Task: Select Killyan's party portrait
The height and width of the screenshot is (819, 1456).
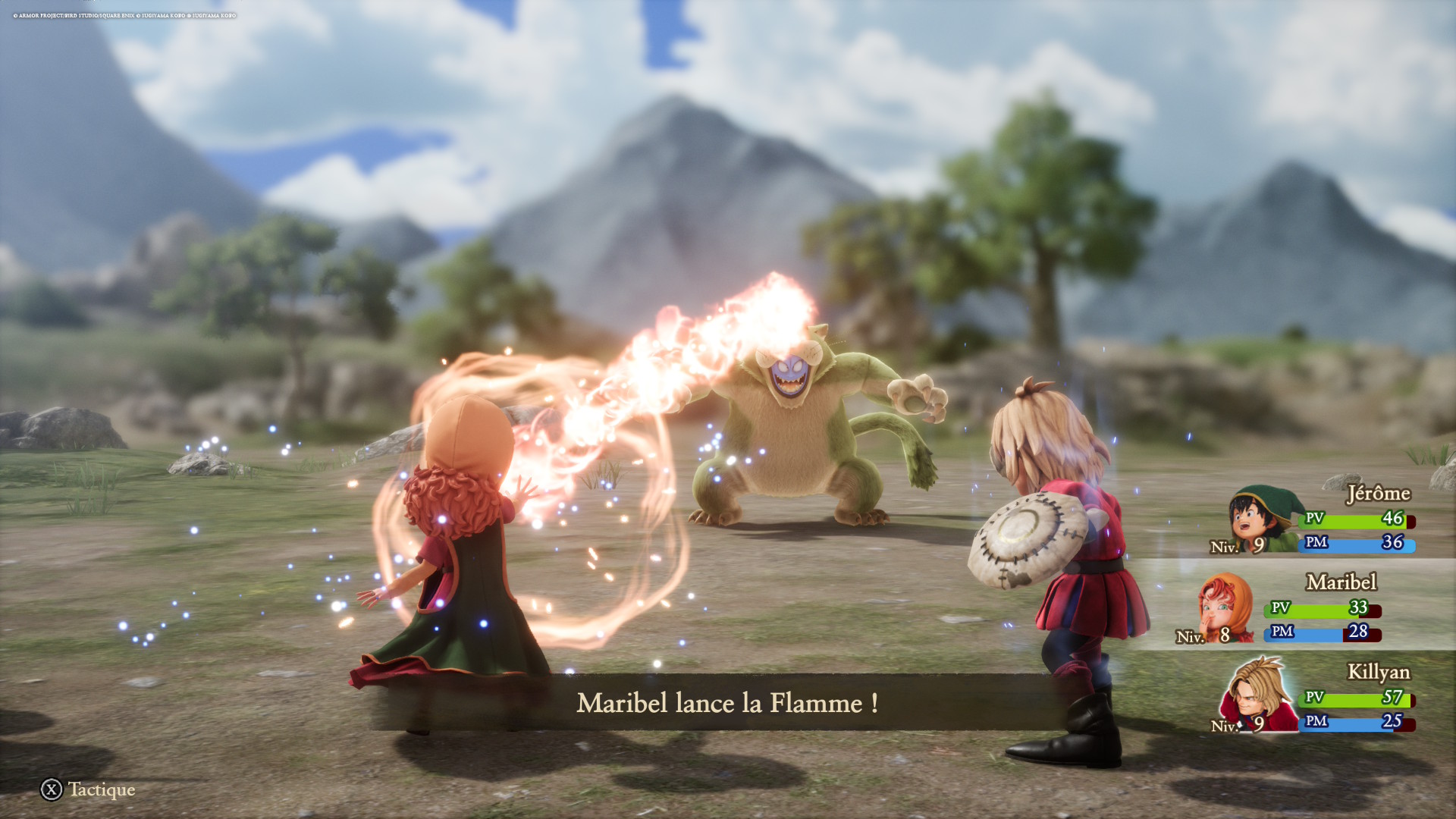Action: [1259, 695]
